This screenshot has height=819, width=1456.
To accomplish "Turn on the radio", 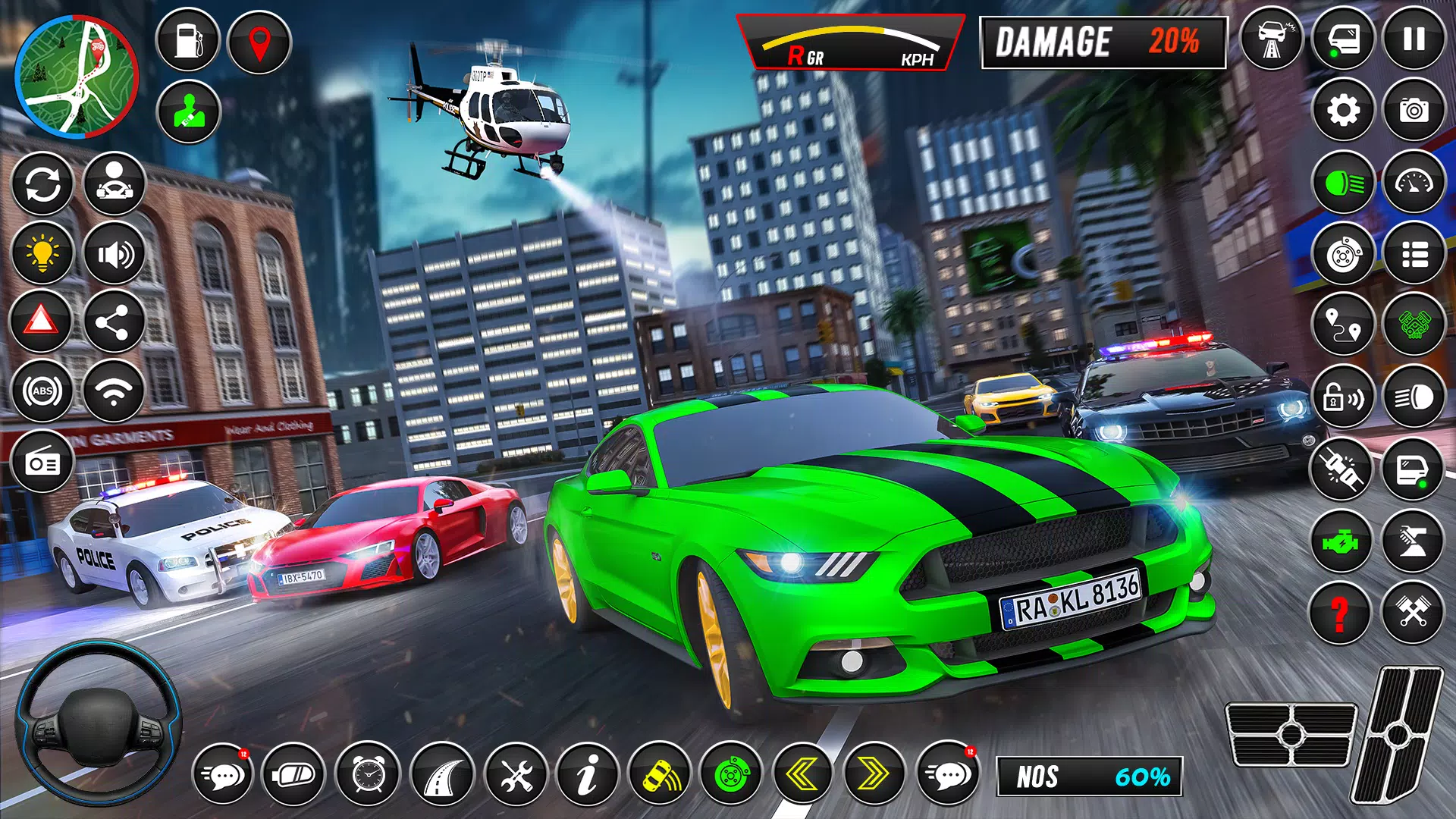I will [42, 462].
